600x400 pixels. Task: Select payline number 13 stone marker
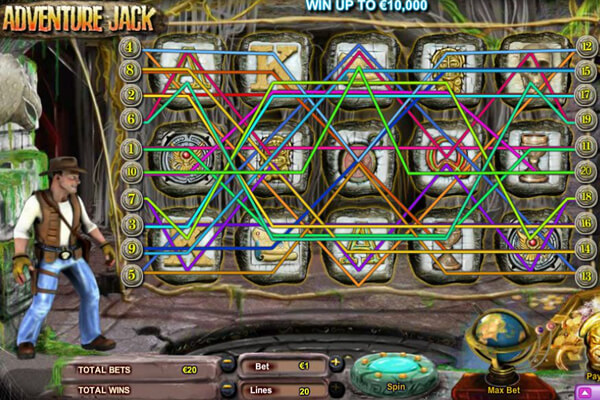tap(588, 272)
